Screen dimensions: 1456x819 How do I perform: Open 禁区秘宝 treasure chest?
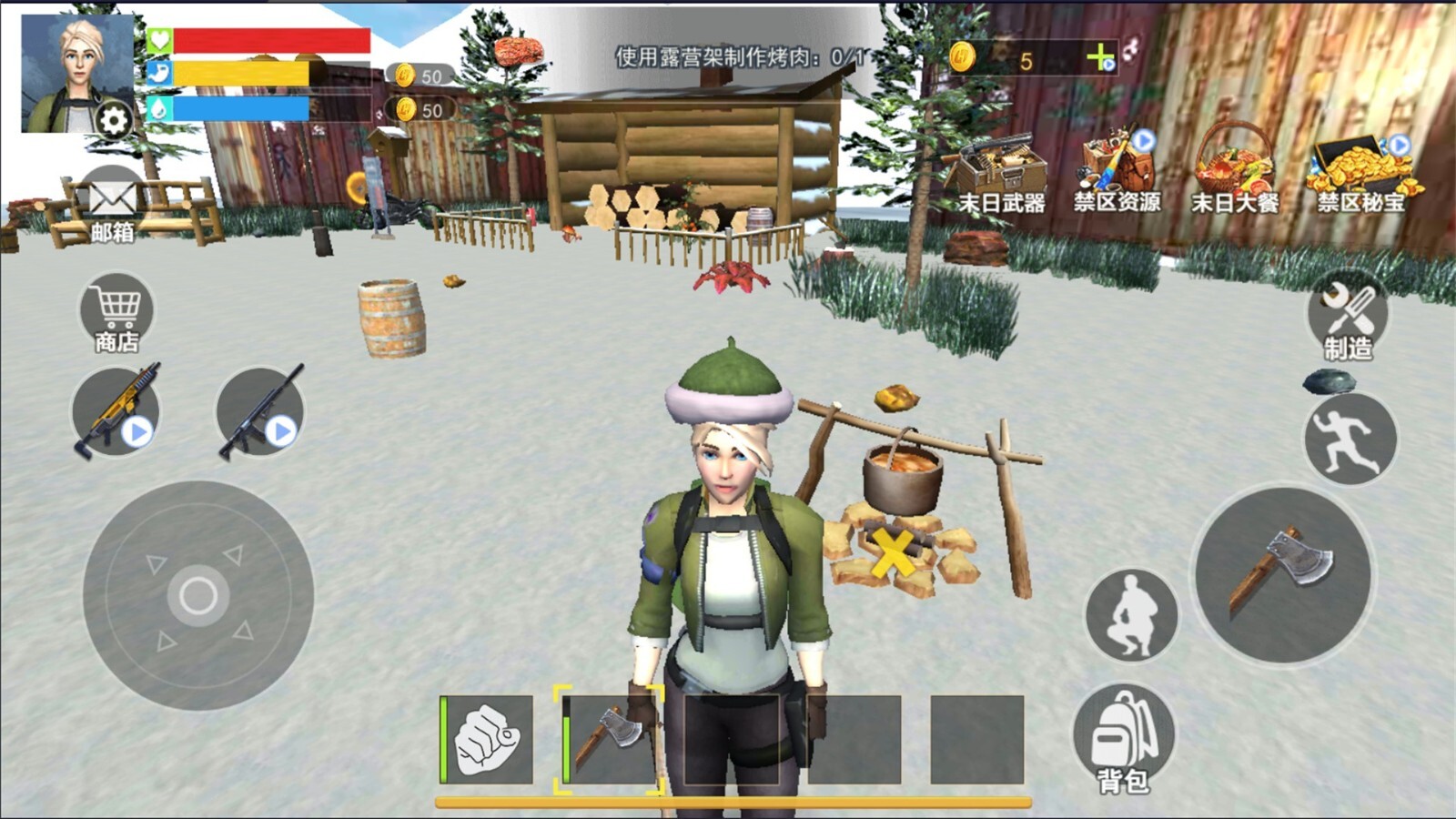coord(1360,173)
